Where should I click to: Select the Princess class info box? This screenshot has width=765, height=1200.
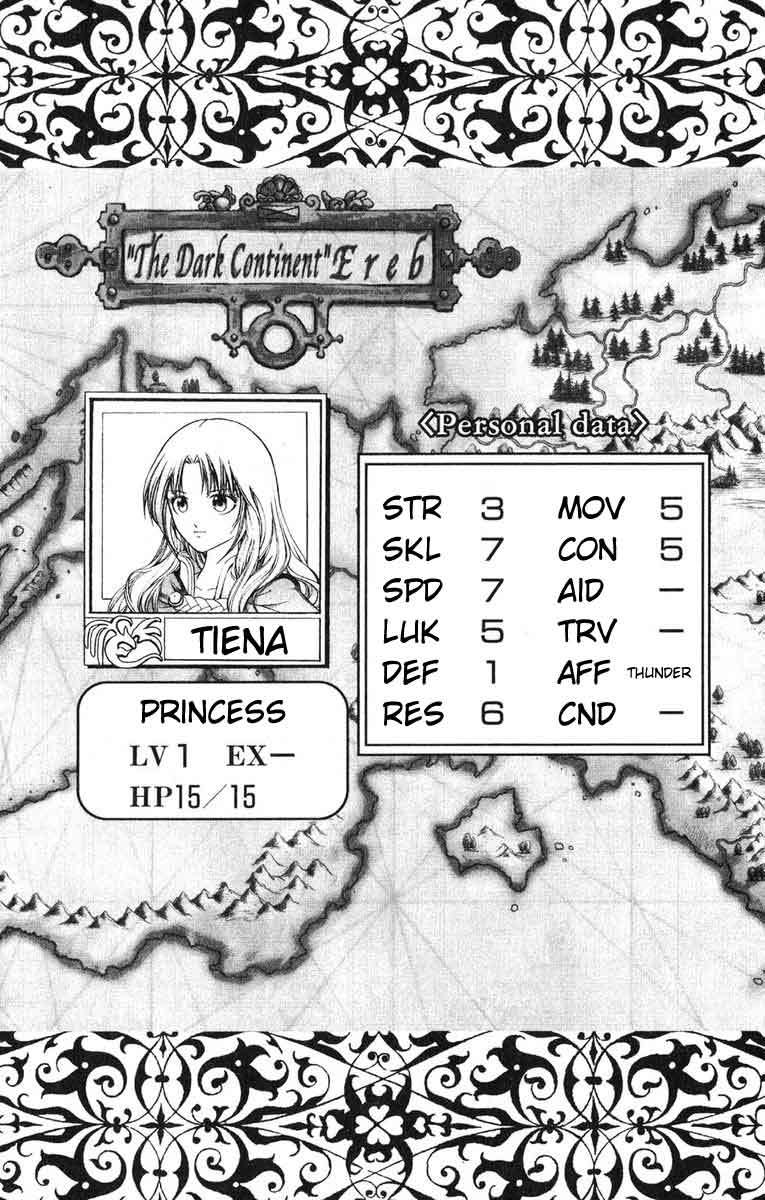point(212,749)
